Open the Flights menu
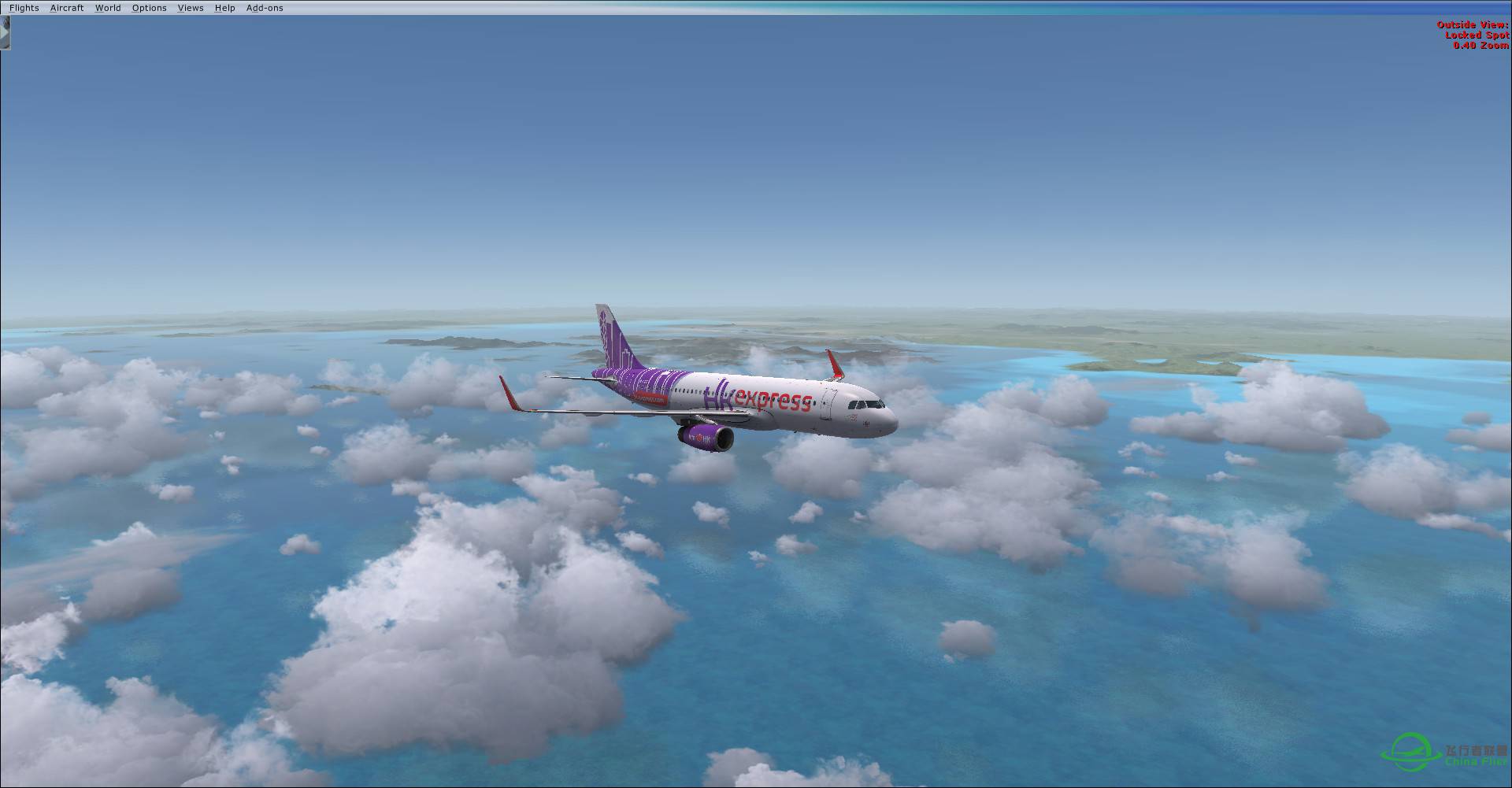 point(24,7)
